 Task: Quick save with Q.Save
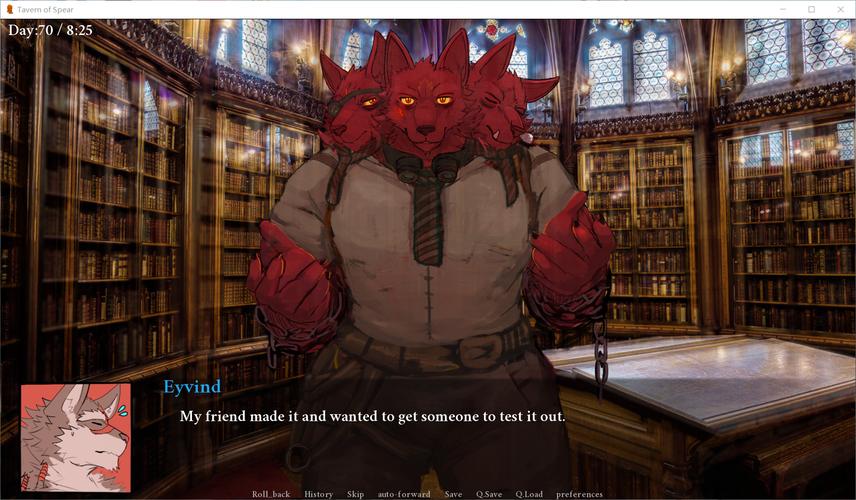[x=489, y=494]
